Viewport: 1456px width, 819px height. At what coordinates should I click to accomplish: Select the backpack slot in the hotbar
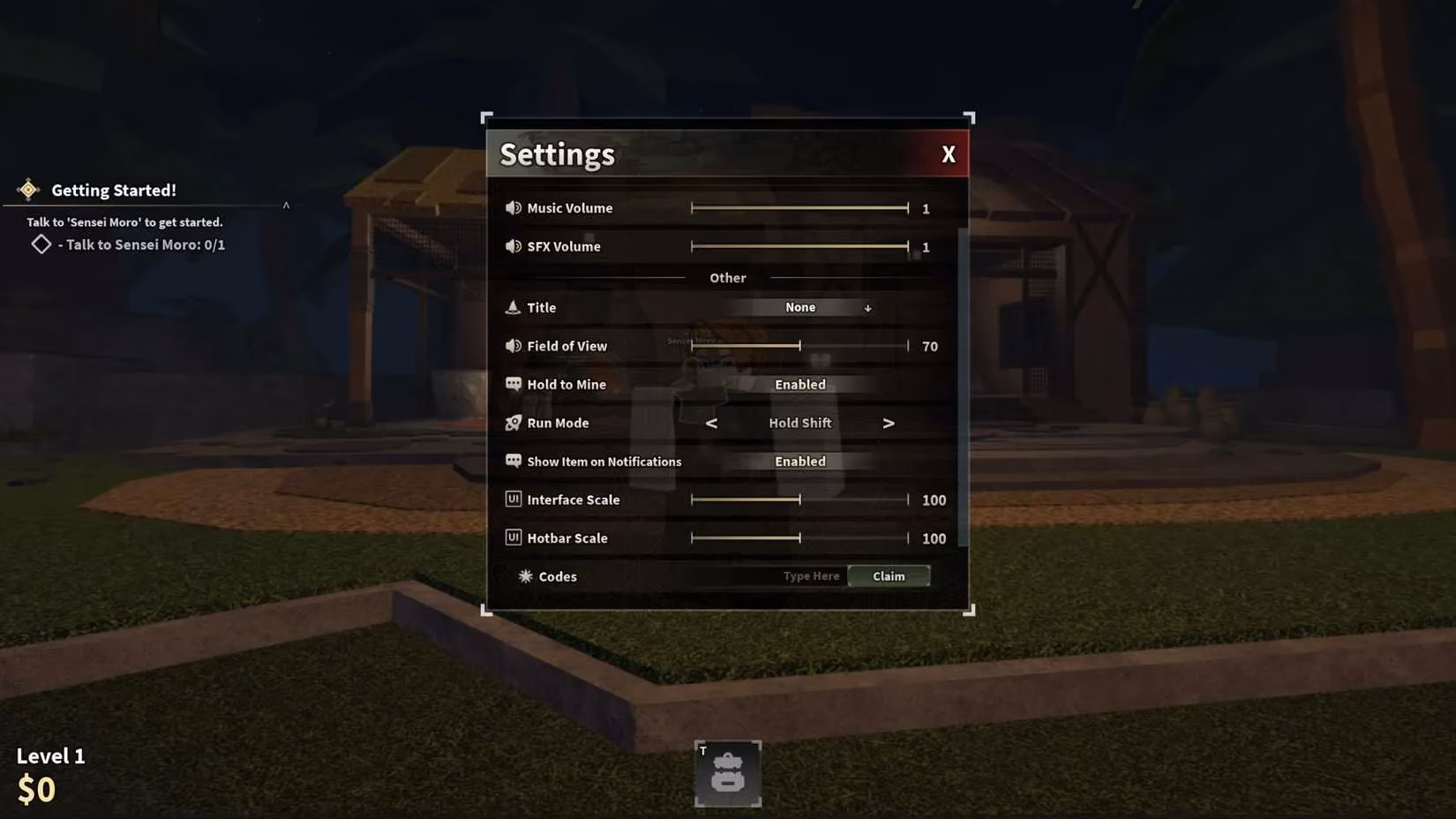point(727,774)
